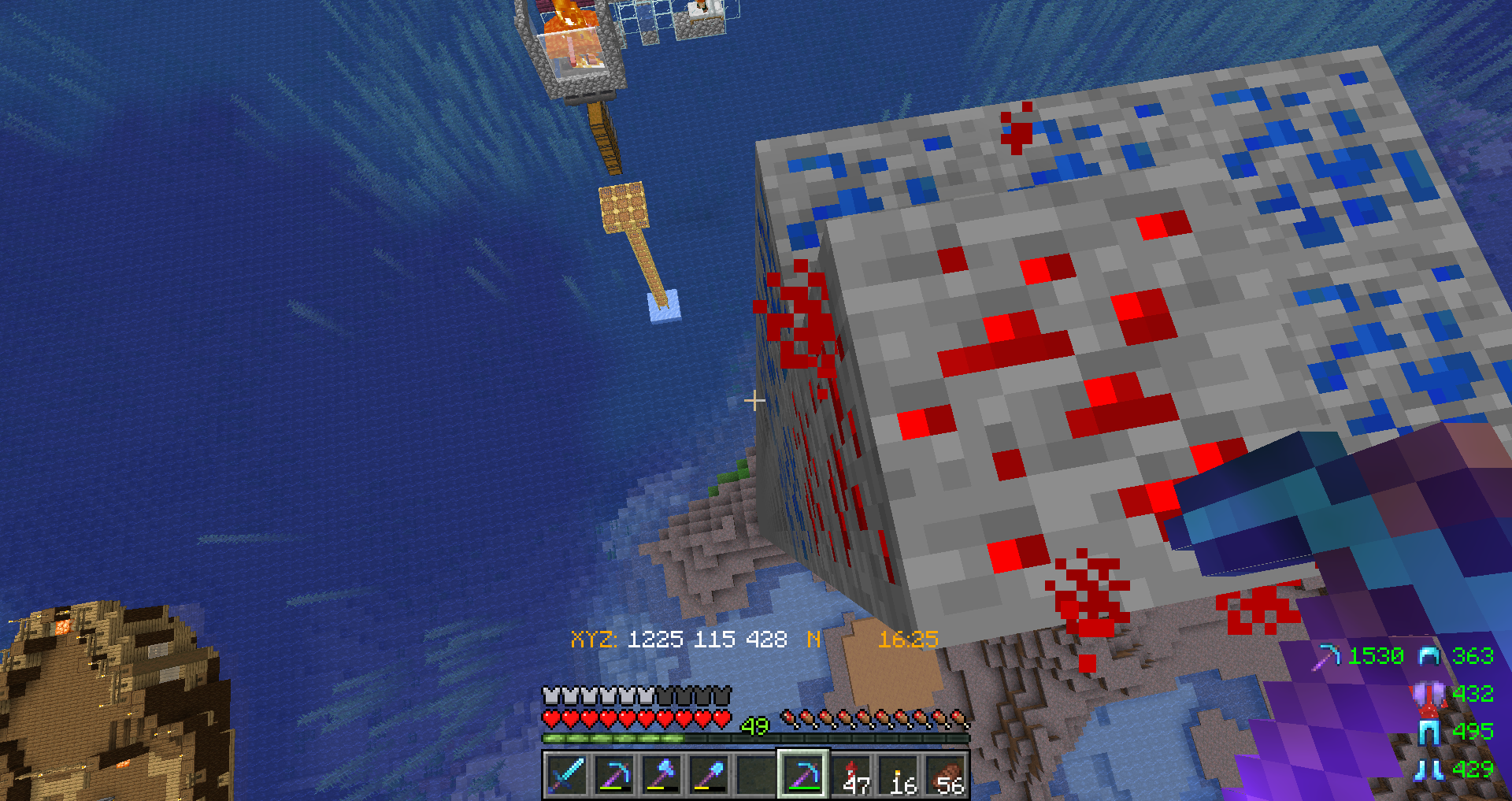Select the firework rocket stack of 47
This screenshot has height=801, width=1512.
(851, 775)
